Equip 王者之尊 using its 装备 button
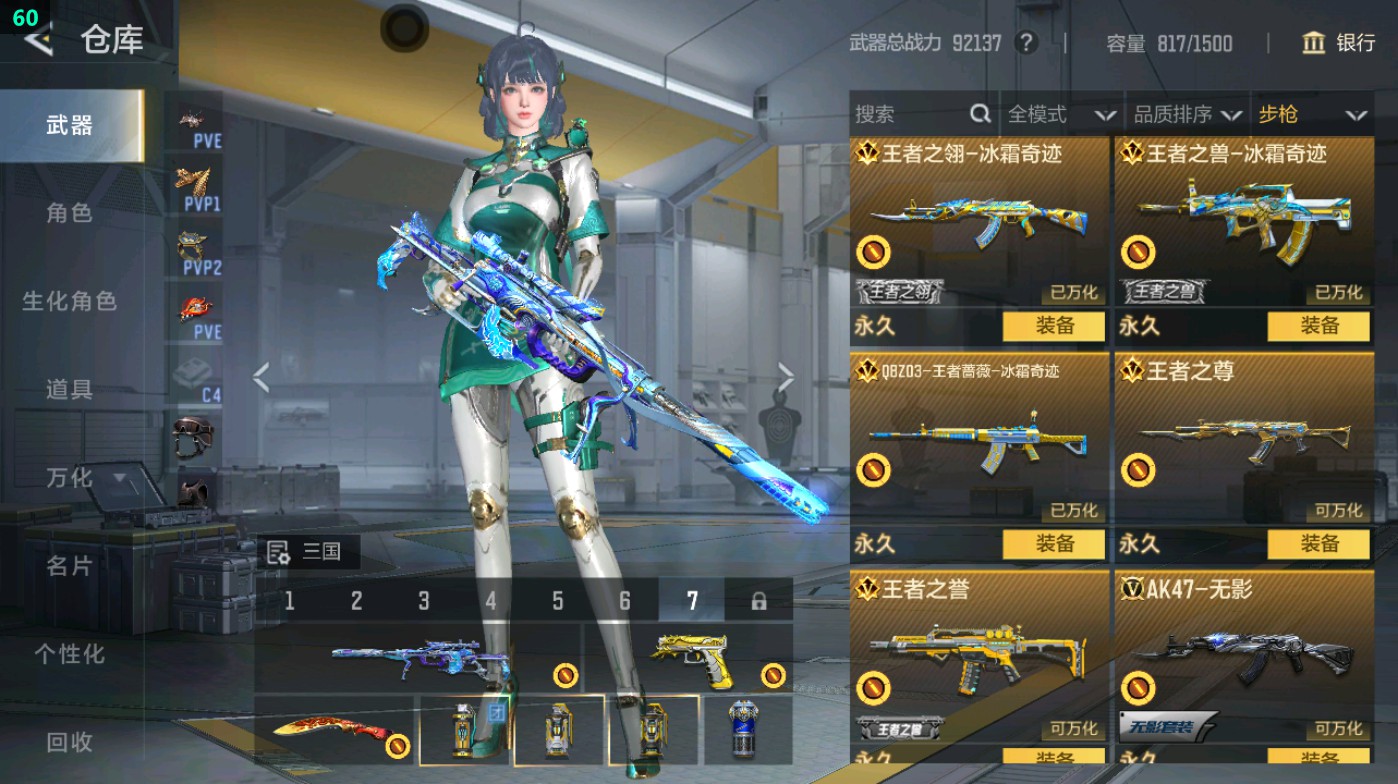The width and height of the screenshot is (1398, 784). click(1318, 544)
